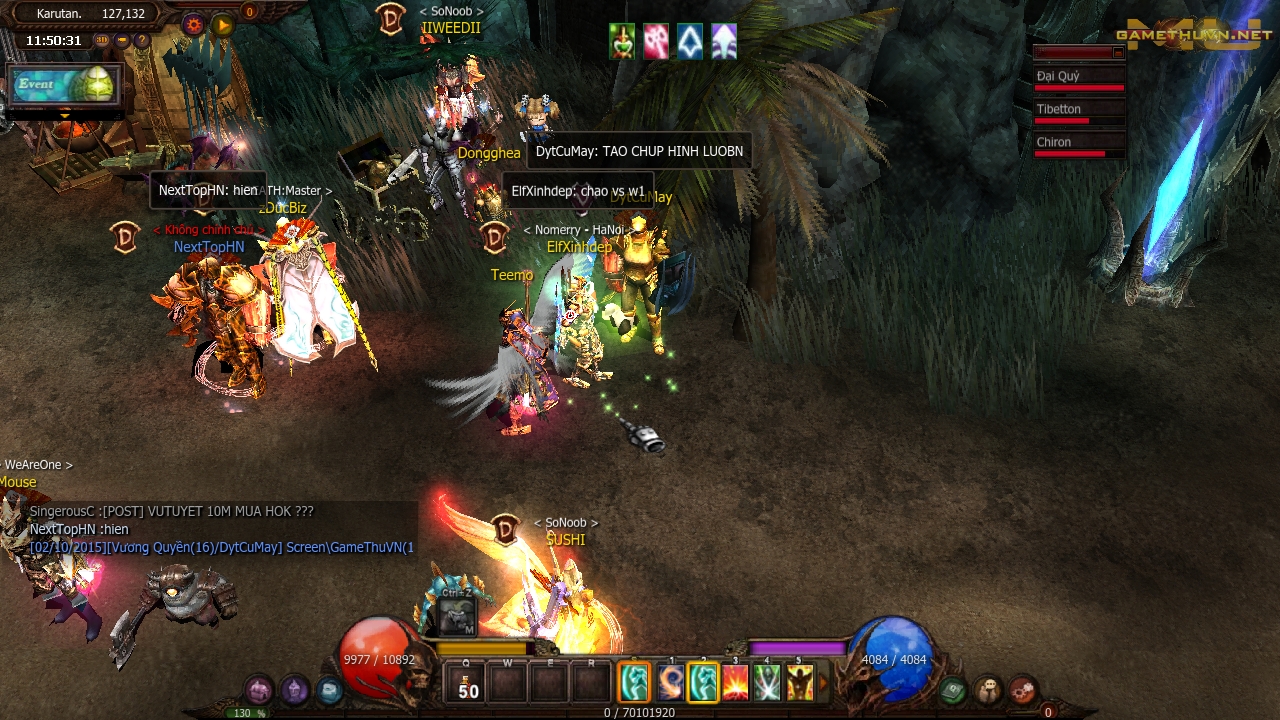Select the Tibetton entry in the right panel
The height and width of the screenshot is (720, 1280).
(x=1058, y=109)
